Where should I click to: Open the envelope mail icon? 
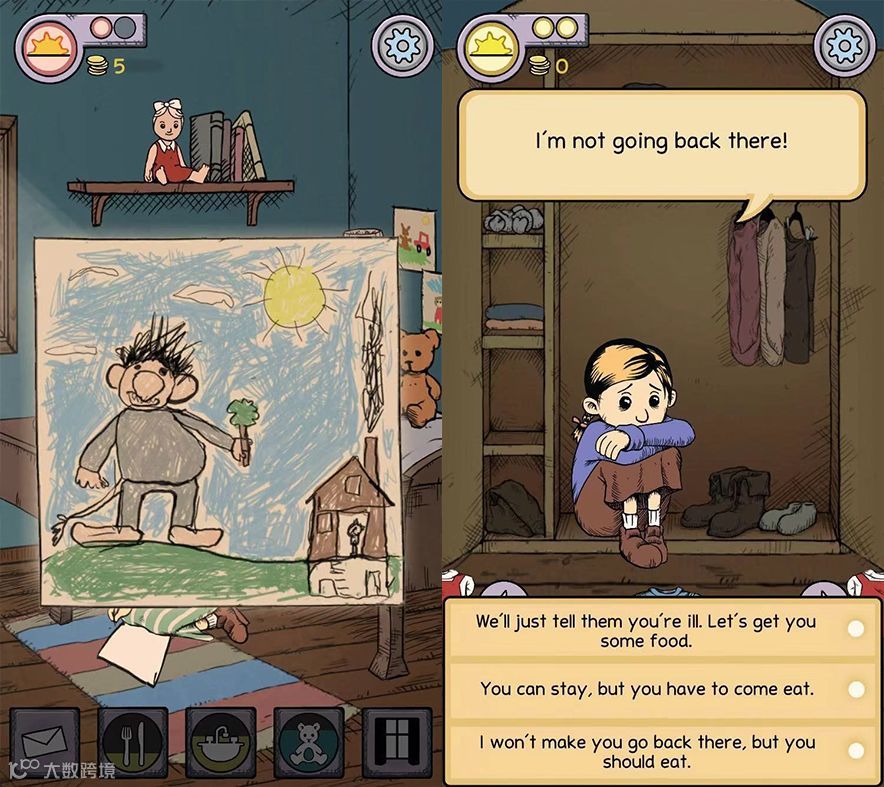click(45, 744)
